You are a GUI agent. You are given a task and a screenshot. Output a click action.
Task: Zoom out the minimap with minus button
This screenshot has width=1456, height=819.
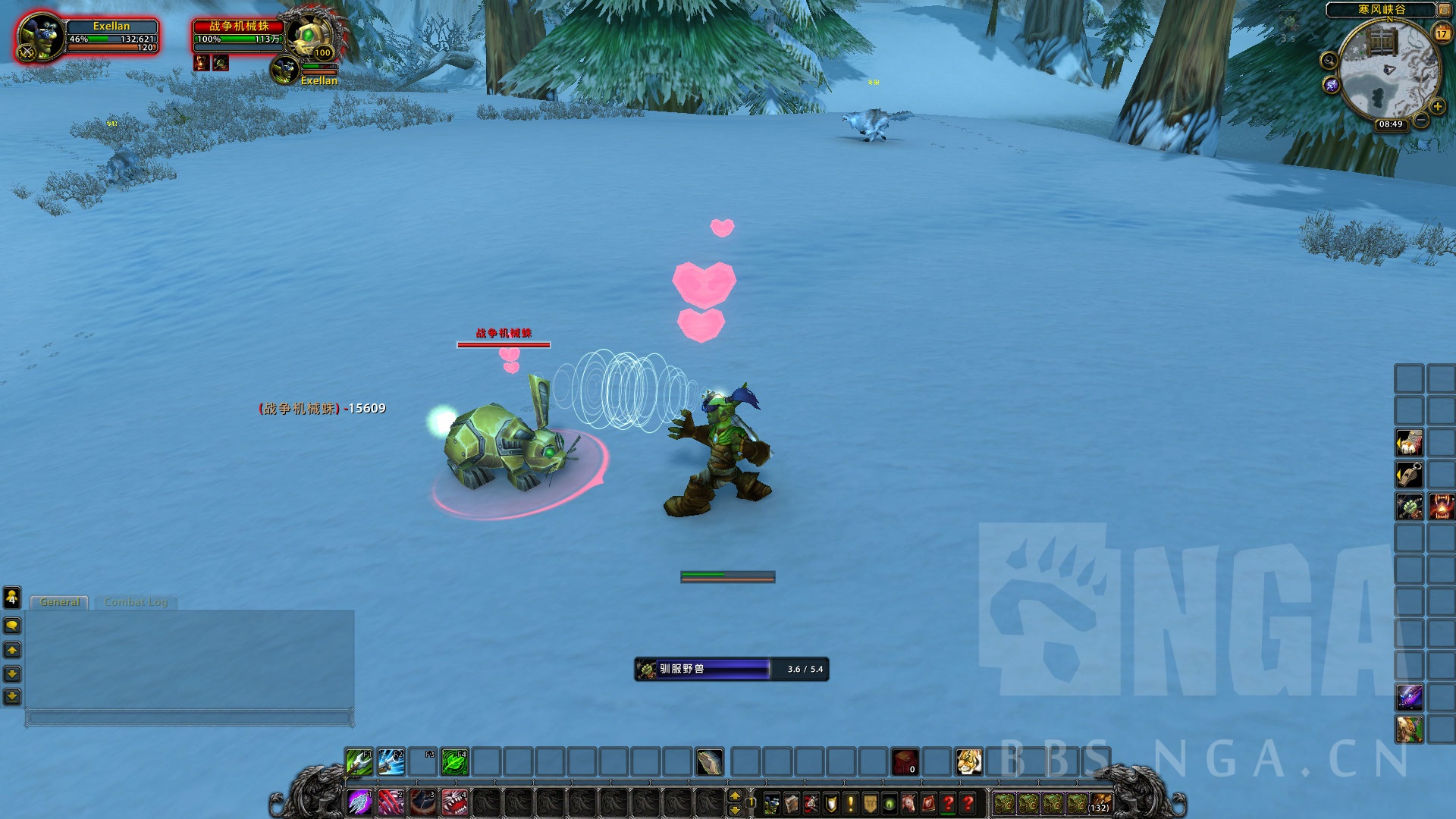pyautogui.click(x=1421, y=121)
